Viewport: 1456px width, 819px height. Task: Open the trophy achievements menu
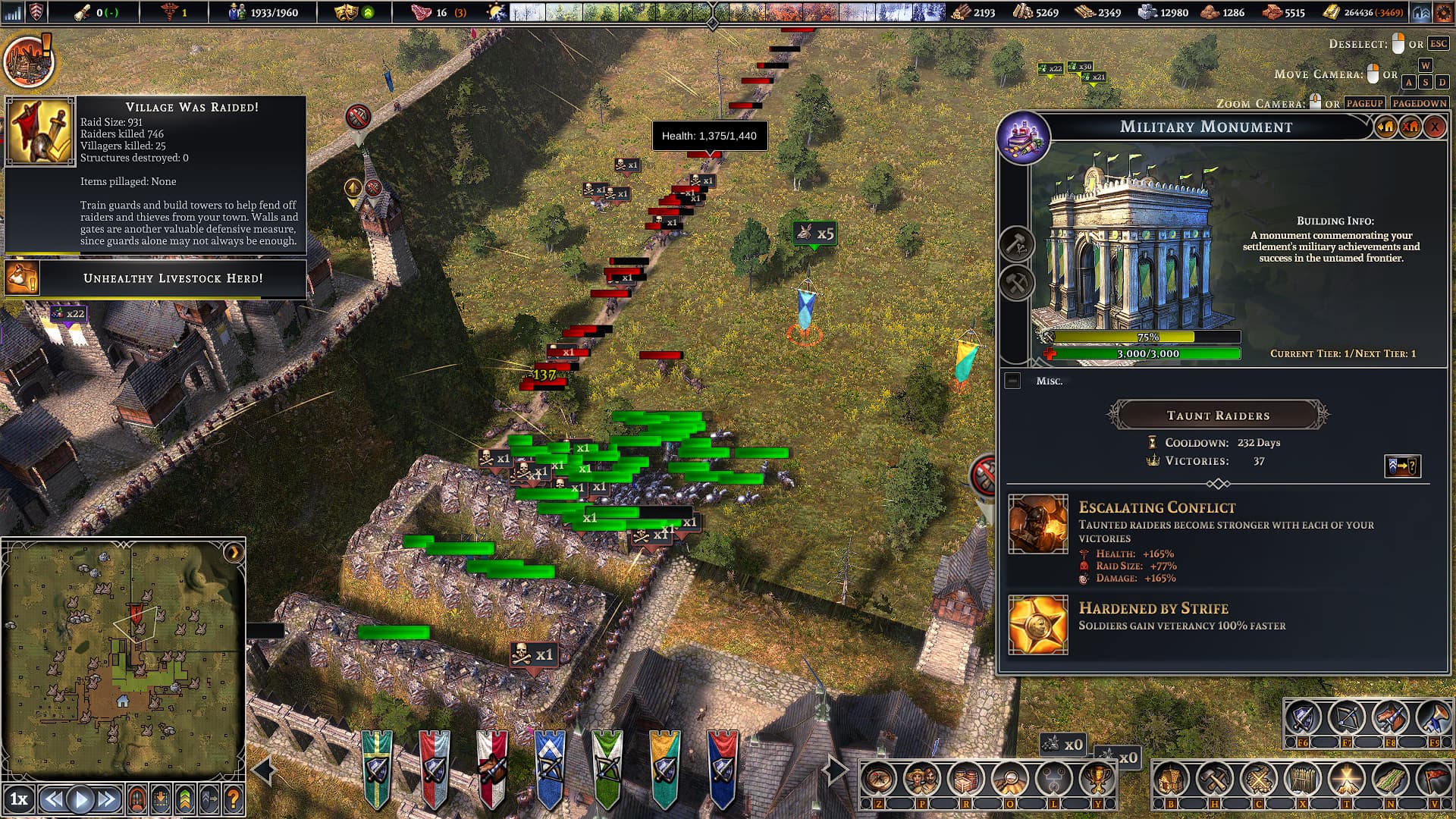point(1097,779)
